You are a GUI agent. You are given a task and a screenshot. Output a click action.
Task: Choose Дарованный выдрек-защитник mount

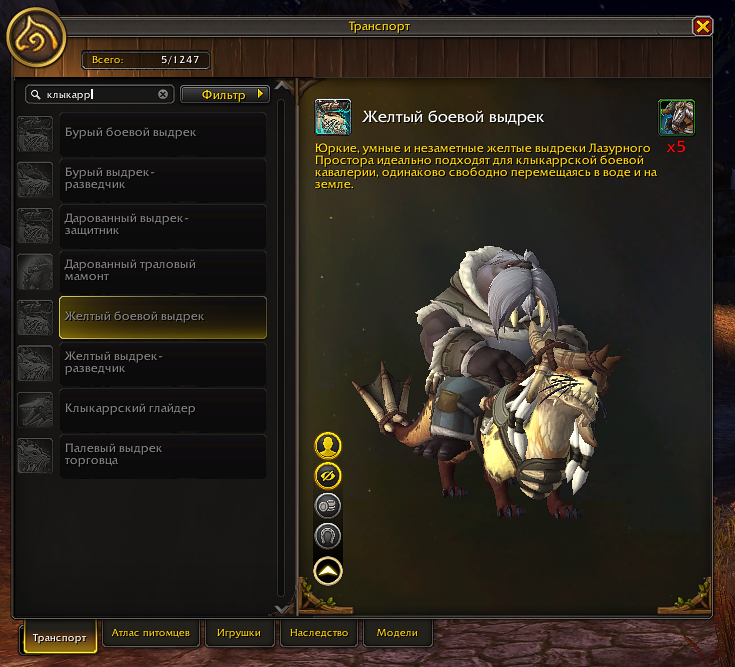click(162, 225)
